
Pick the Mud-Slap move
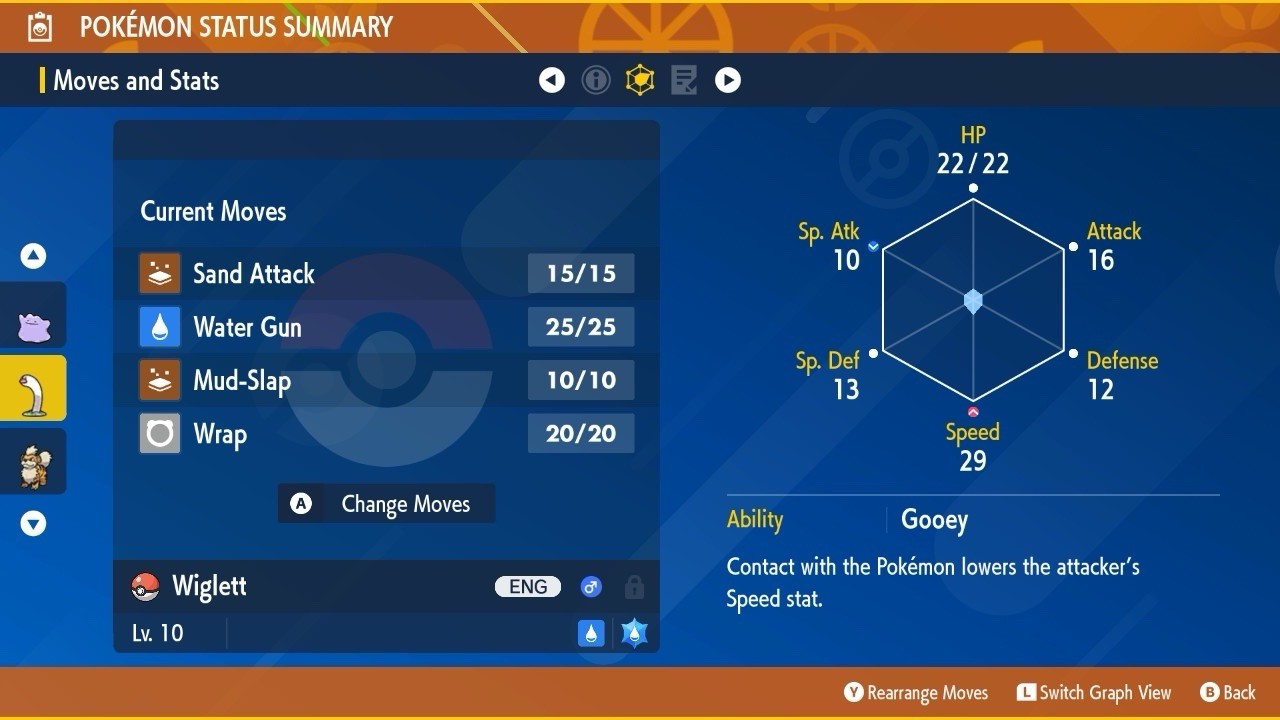(x=386, y=380)
